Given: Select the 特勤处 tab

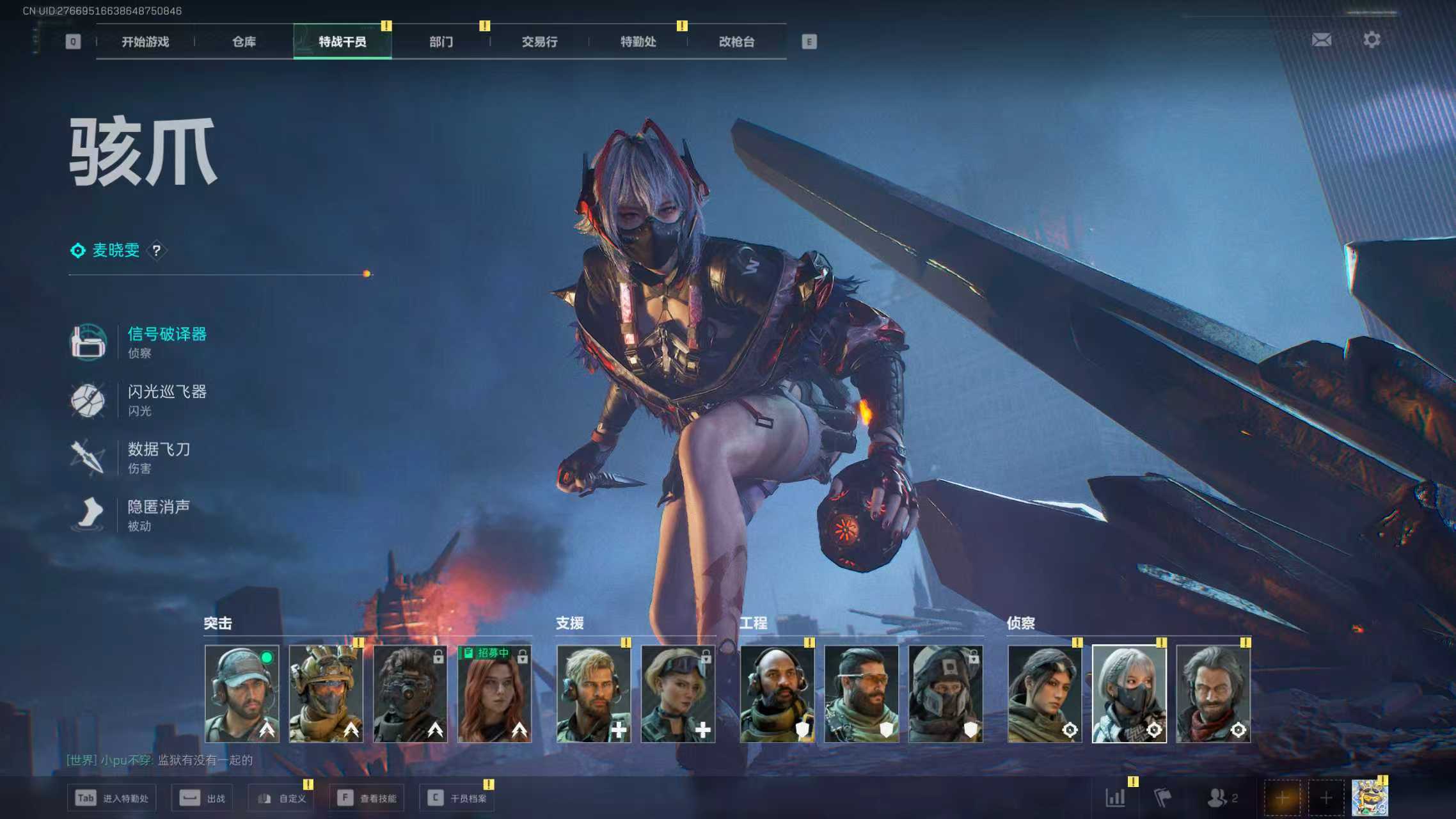Looking at the screenshot, I should 638,42.
